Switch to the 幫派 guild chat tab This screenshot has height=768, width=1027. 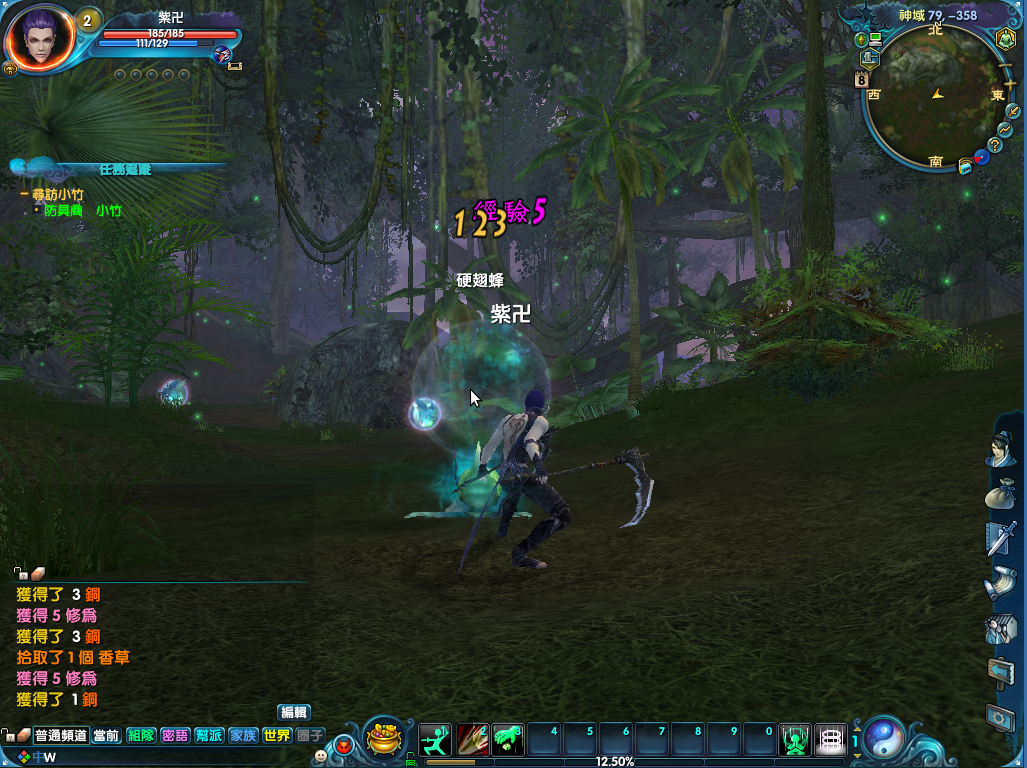point(209,735)
